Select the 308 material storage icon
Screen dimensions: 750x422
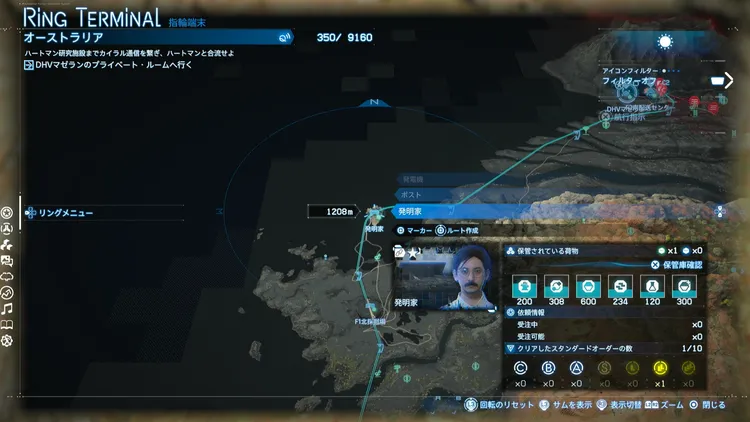pos(555,286)
